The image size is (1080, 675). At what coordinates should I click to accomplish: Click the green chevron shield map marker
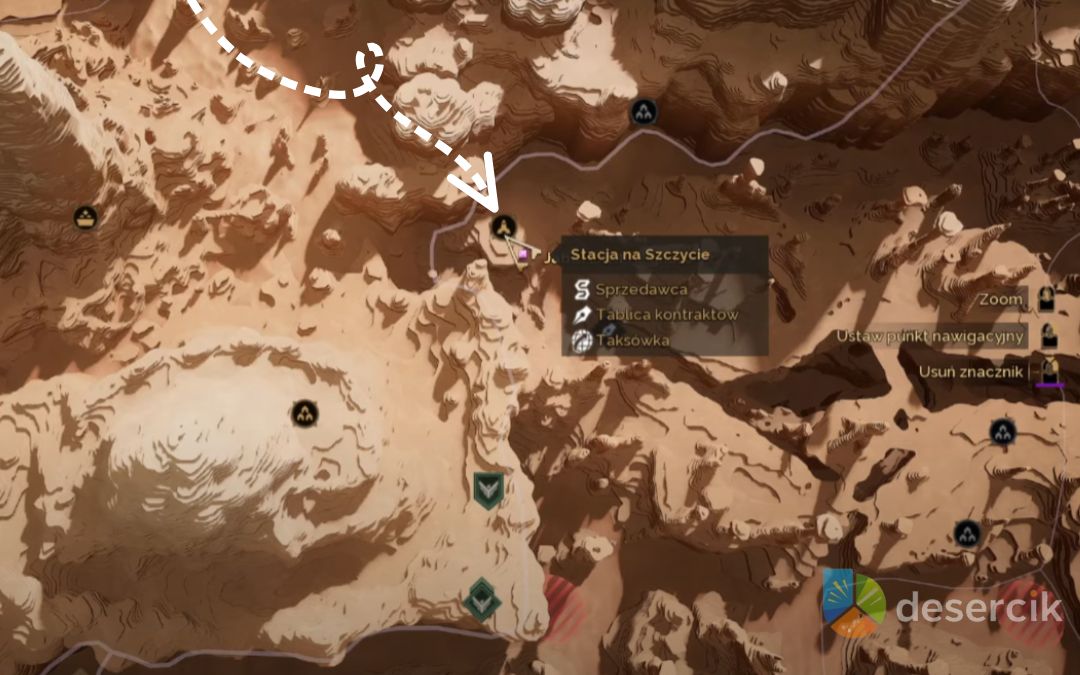[488, 489]
